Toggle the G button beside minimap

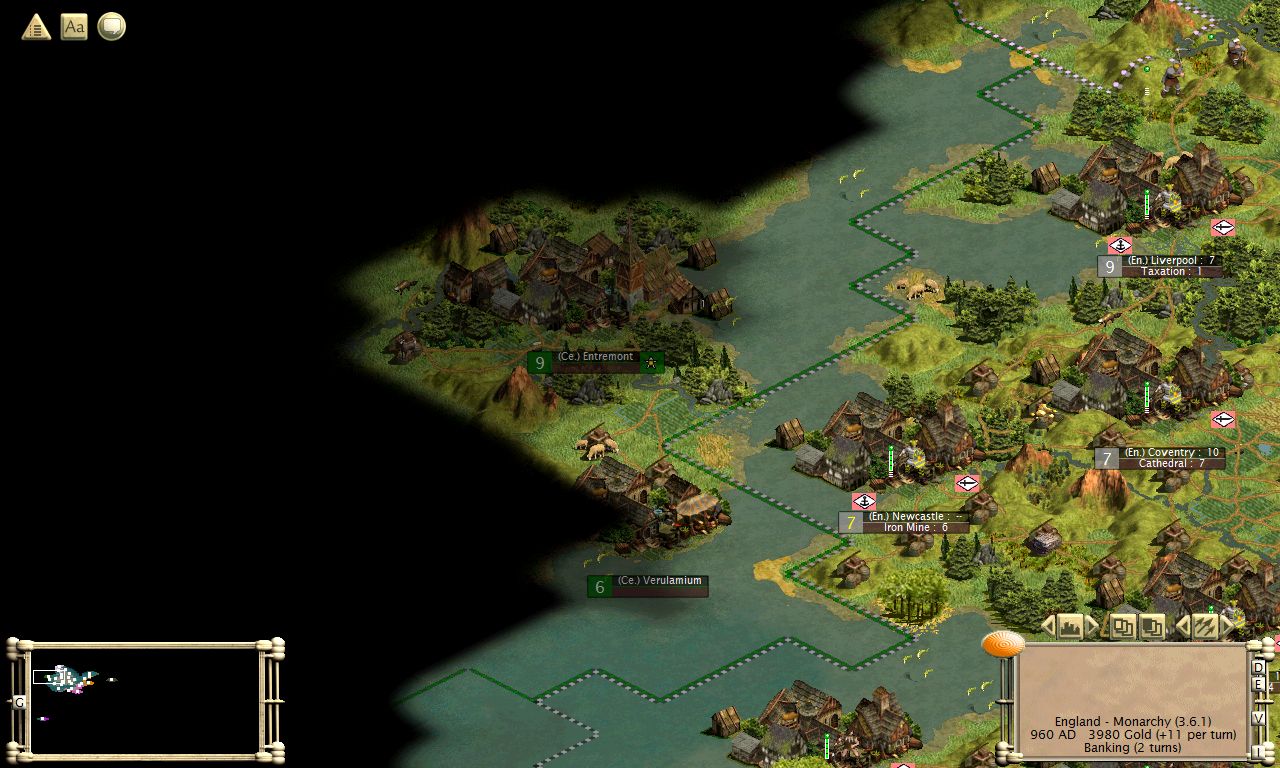point(19,702)
